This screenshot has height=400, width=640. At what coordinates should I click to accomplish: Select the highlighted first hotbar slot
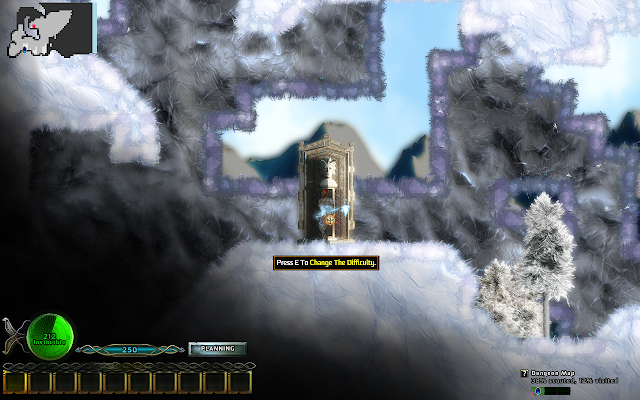(x=14, y=381)
